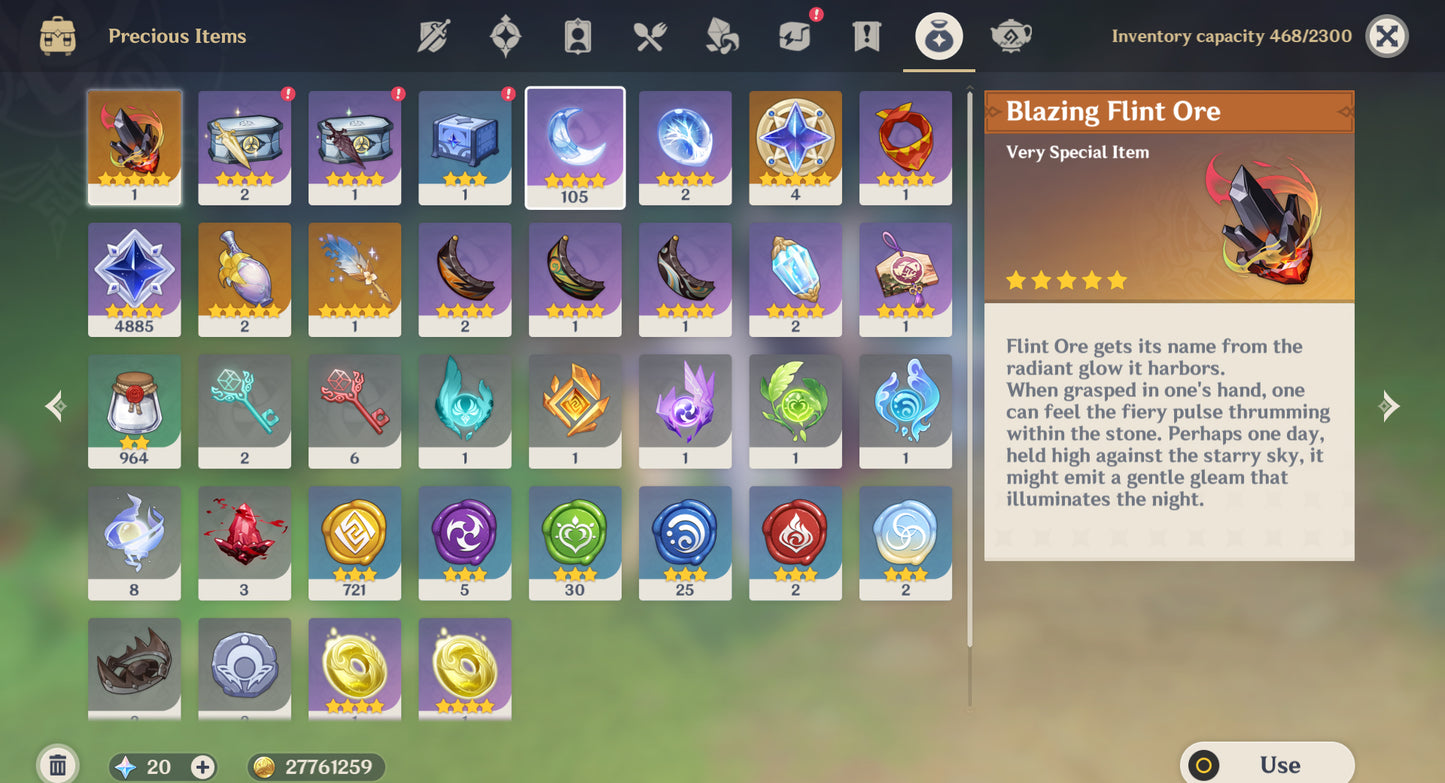Open the item destruction trash tool
Viewport: 1445px width, 783px height.
[59, 765]
